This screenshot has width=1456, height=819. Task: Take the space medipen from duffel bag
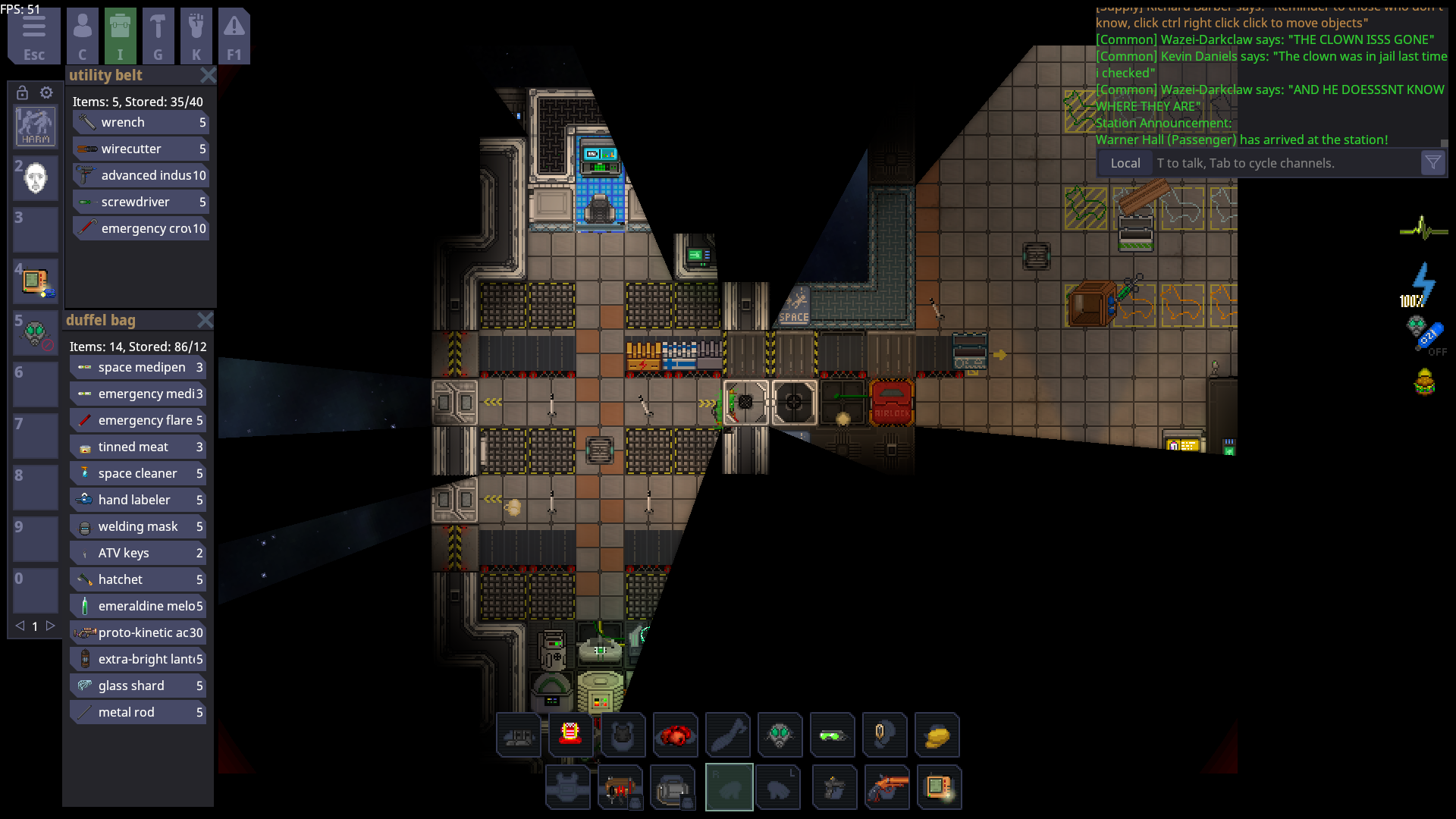[x=138, y=367]
